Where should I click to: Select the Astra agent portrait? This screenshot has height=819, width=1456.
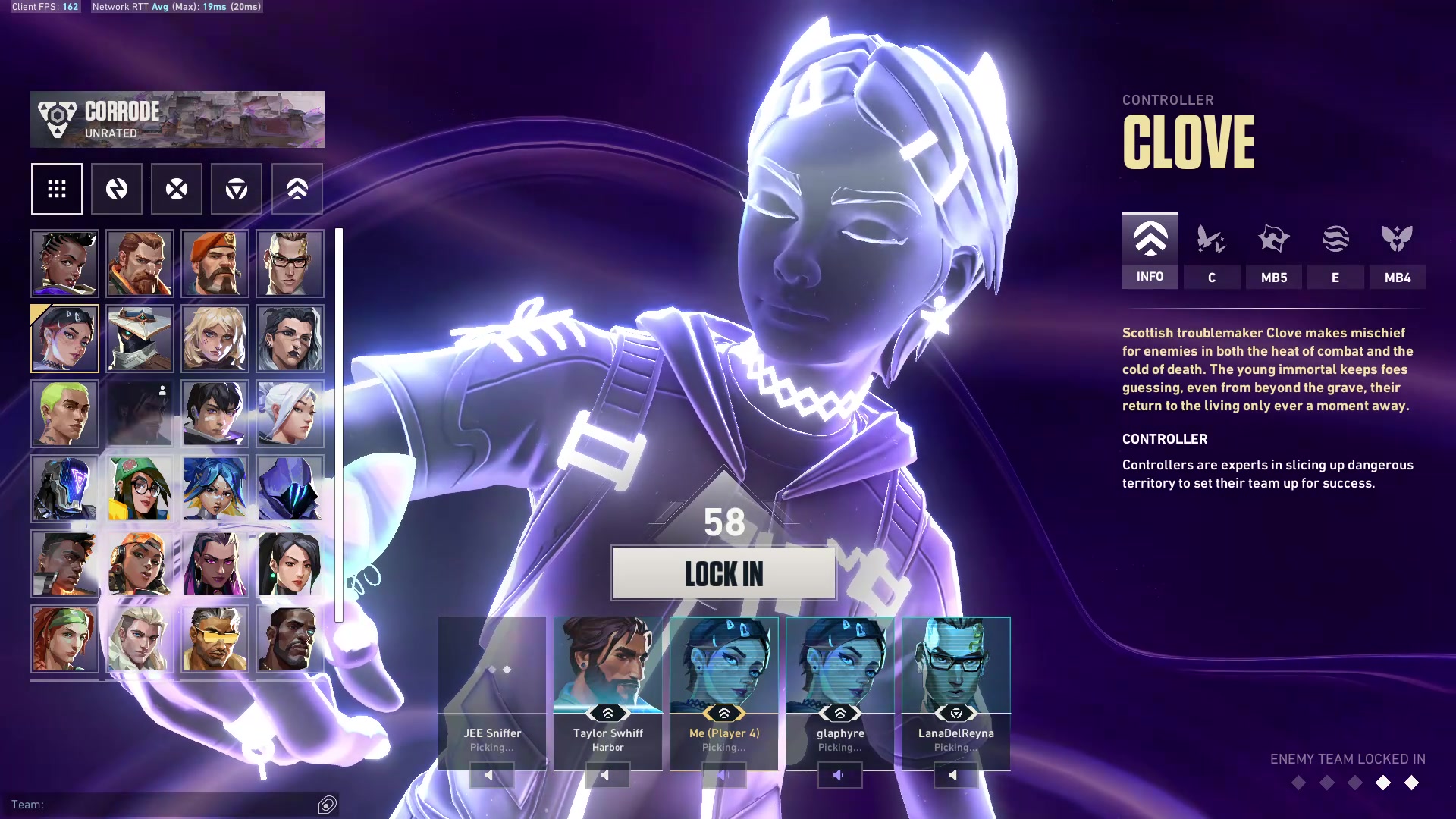click(x=64, y=263)
